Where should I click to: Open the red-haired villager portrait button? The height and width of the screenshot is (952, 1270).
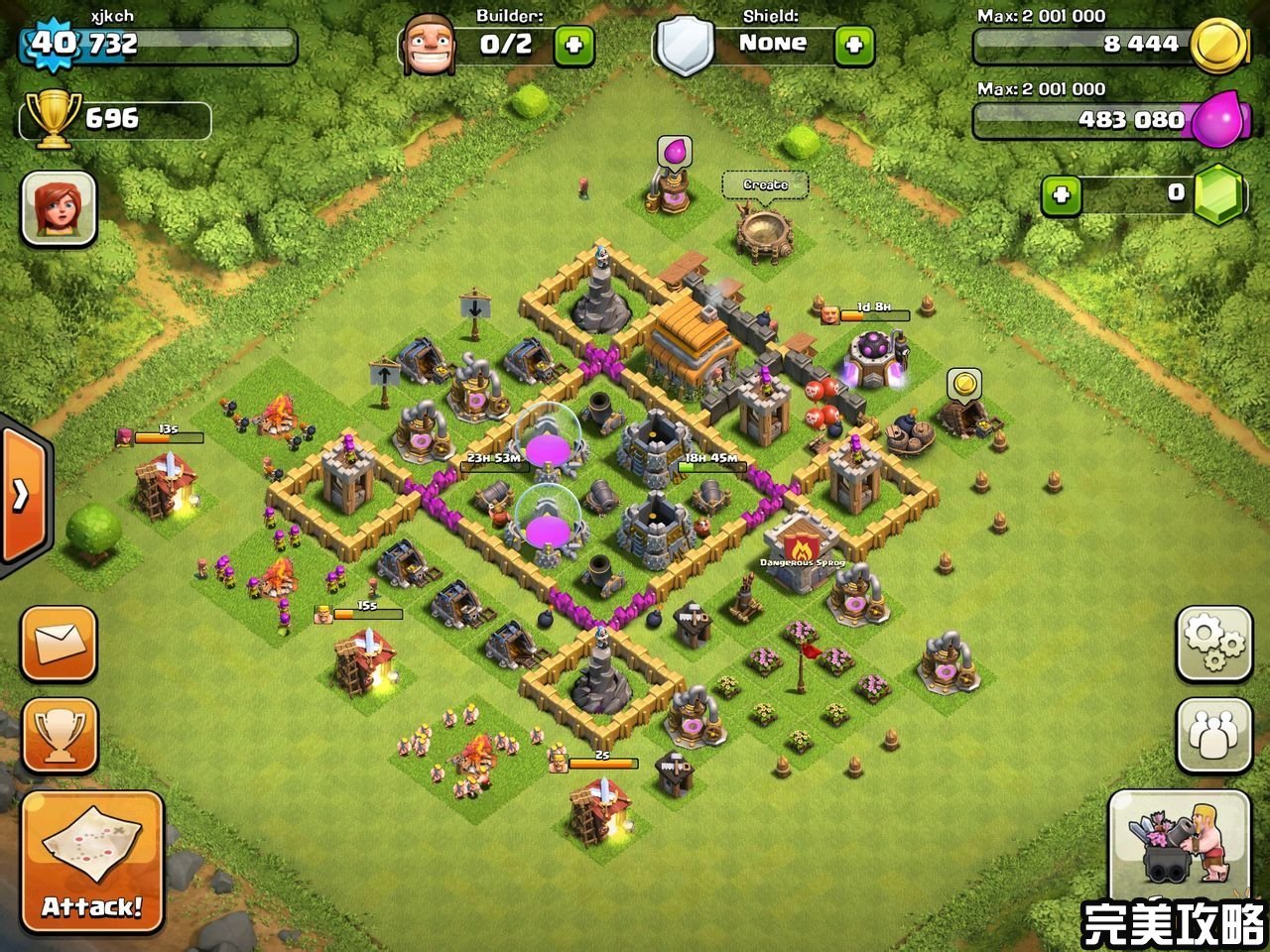point(59,208)
